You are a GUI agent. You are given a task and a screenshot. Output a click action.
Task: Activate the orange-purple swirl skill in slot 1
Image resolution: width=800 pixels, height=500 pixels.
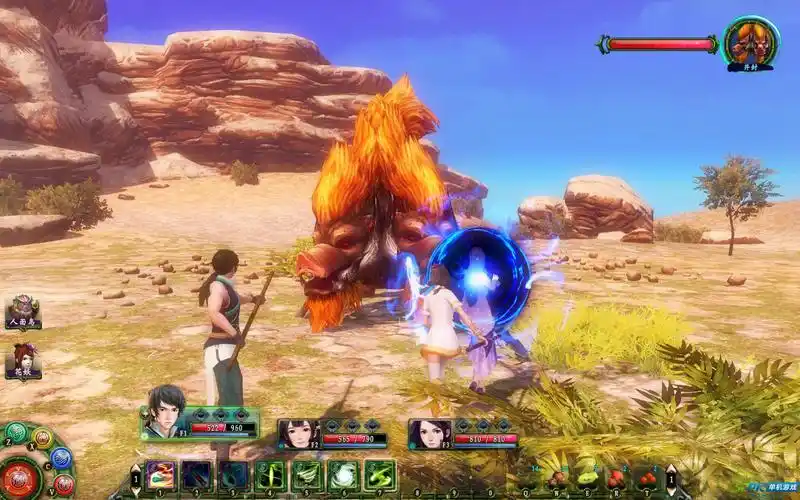coord(162,474)
